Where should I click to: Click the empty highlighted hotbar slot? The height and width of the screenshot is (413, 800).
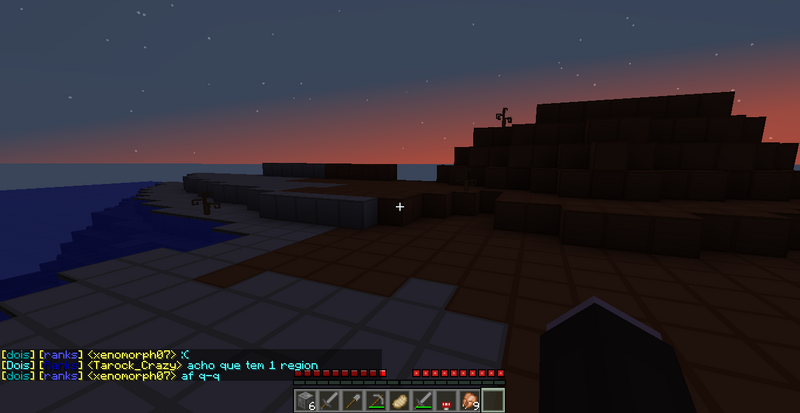pyautogui.click(x=492, y=401)
